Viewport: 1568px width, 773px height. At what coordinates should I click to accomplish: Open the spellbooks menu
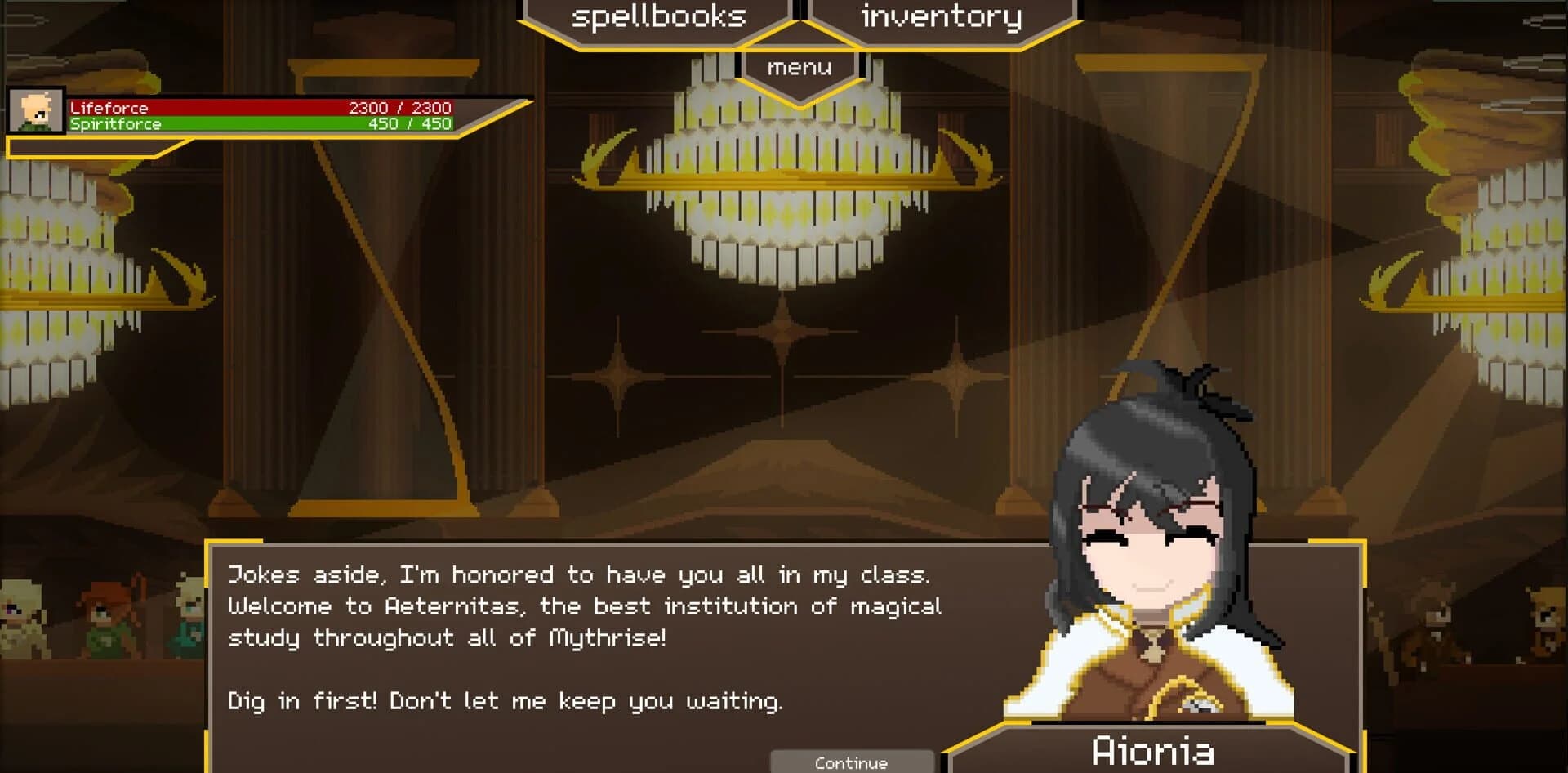(658, 16)
